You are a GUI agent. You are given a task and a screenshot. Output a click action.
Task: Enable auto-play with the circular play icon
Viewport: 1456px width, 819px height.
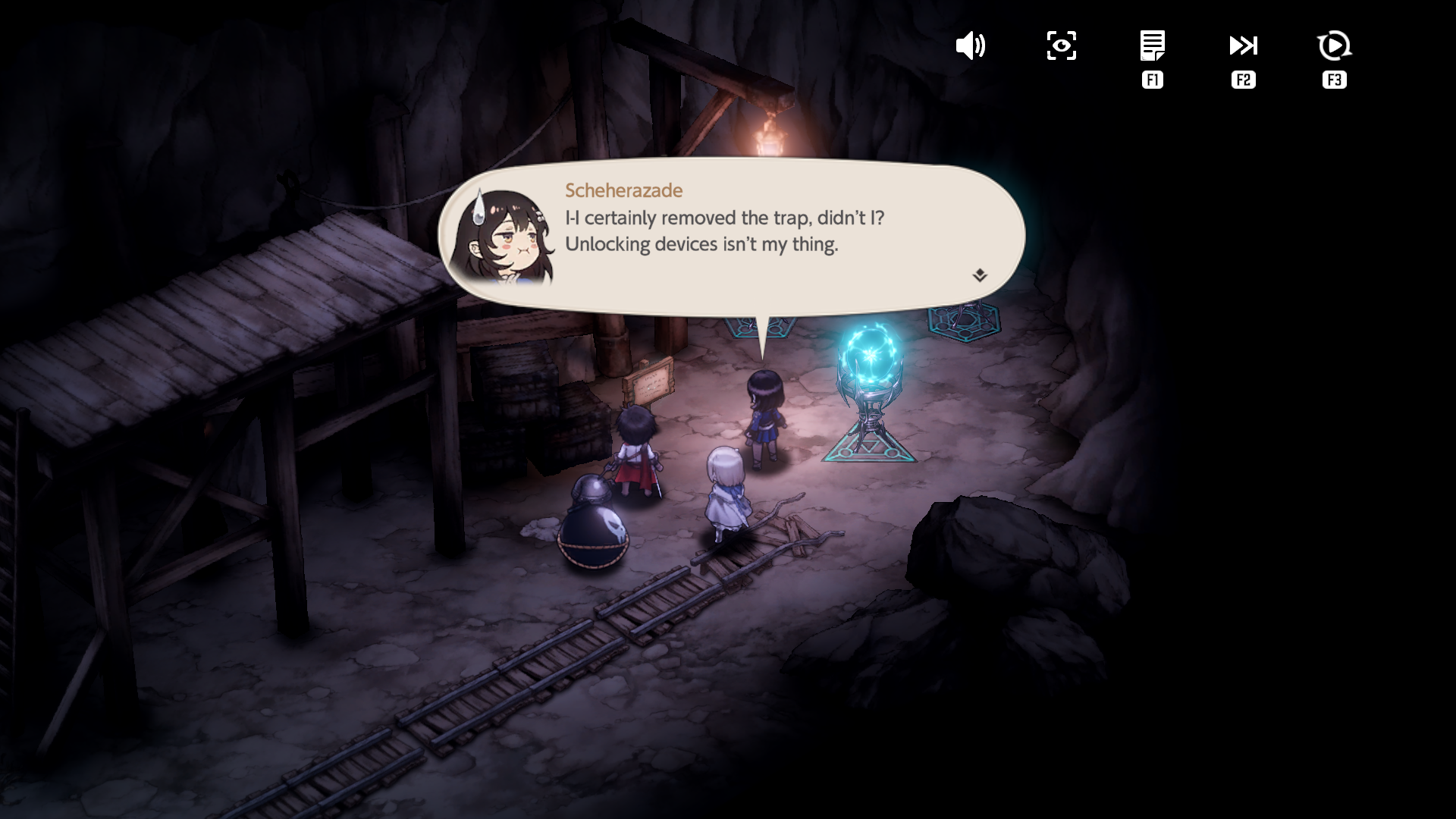pos(1334,46)
